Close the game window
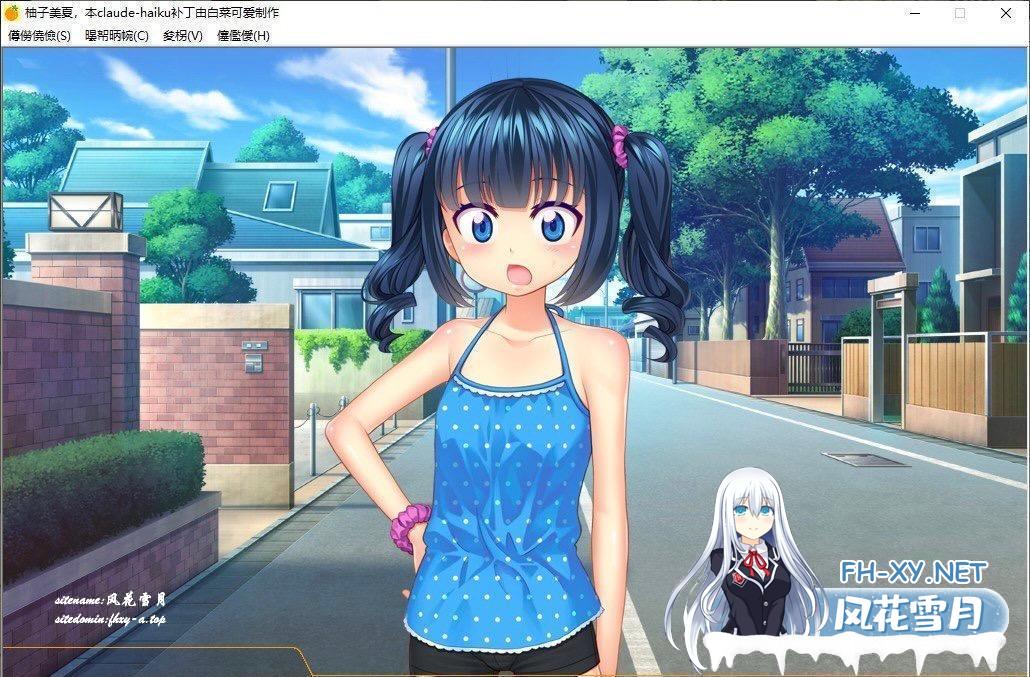Viewport: 1030px width, 677px height. [x=1006, y=13]
